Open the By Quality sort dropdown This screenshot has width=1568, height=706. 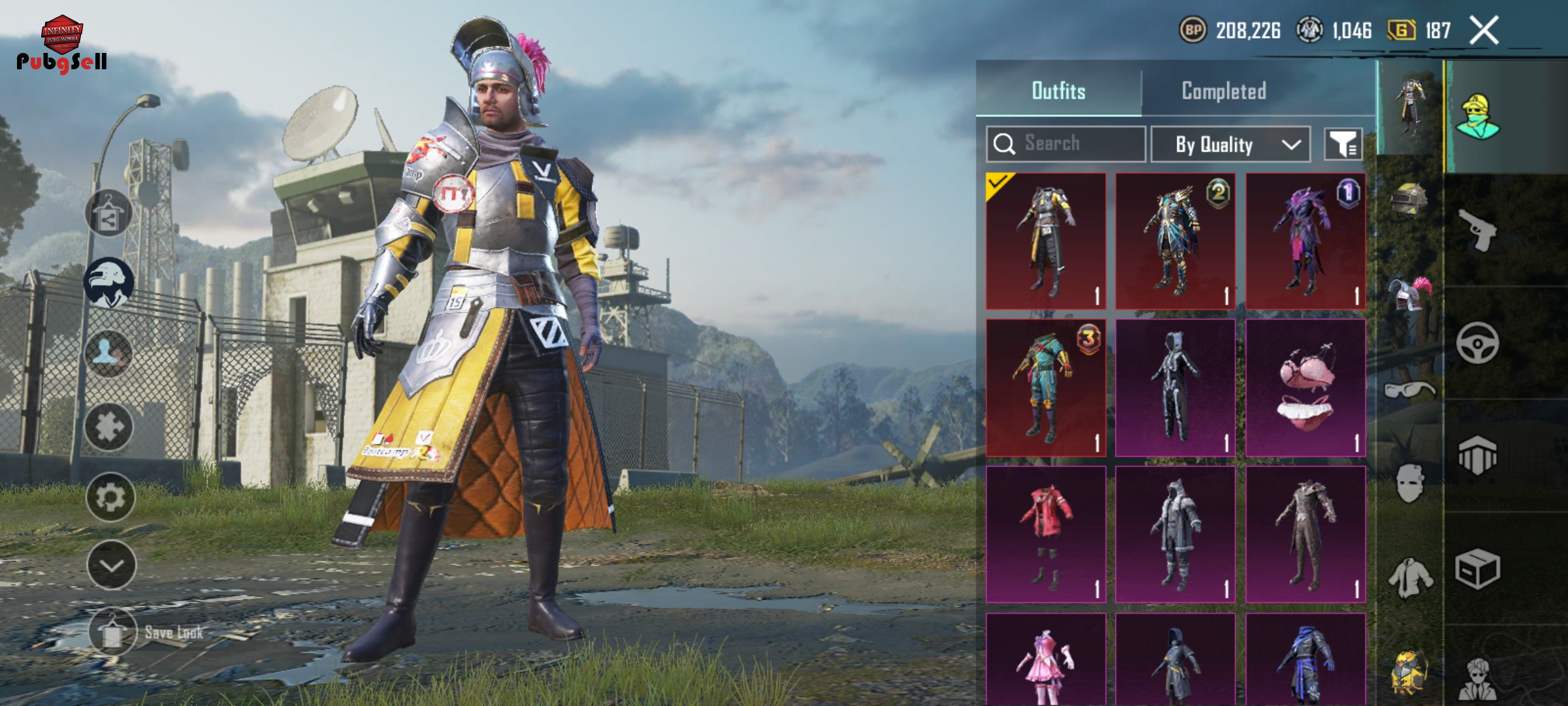(1230, 144)
